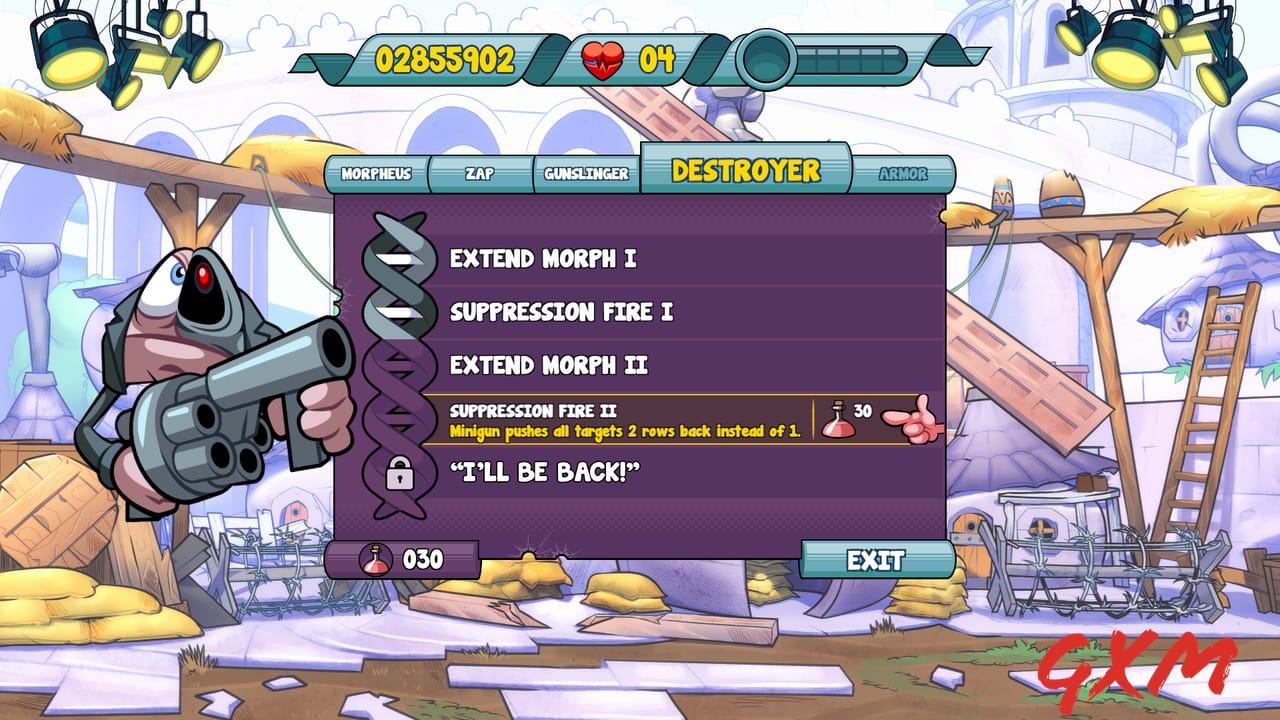Purchase the Suppression Fire II upgrade
The width and height of the screenshot is (1280, 720).
640,417
